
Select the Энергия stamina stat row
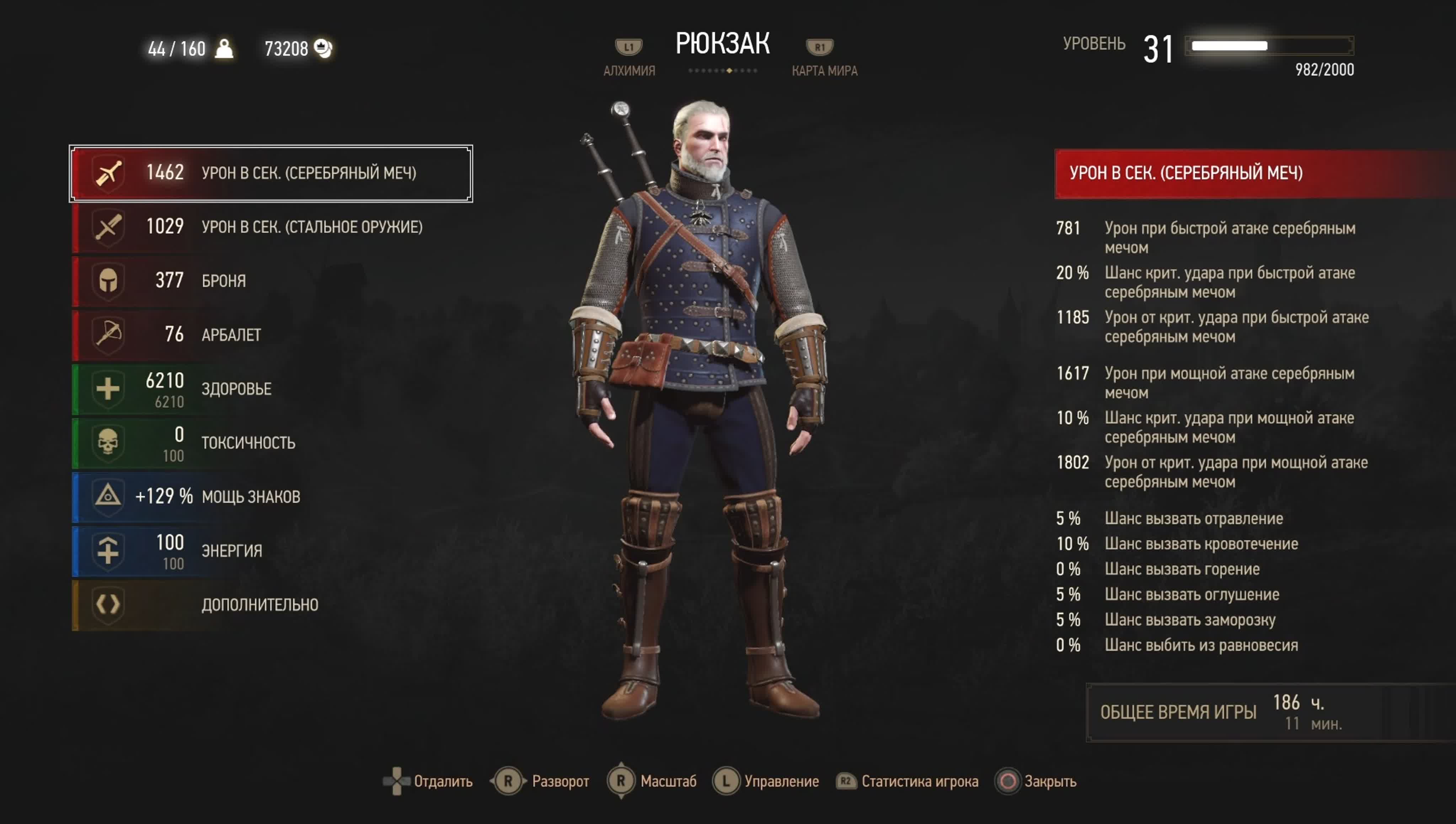tap(271, 550)
